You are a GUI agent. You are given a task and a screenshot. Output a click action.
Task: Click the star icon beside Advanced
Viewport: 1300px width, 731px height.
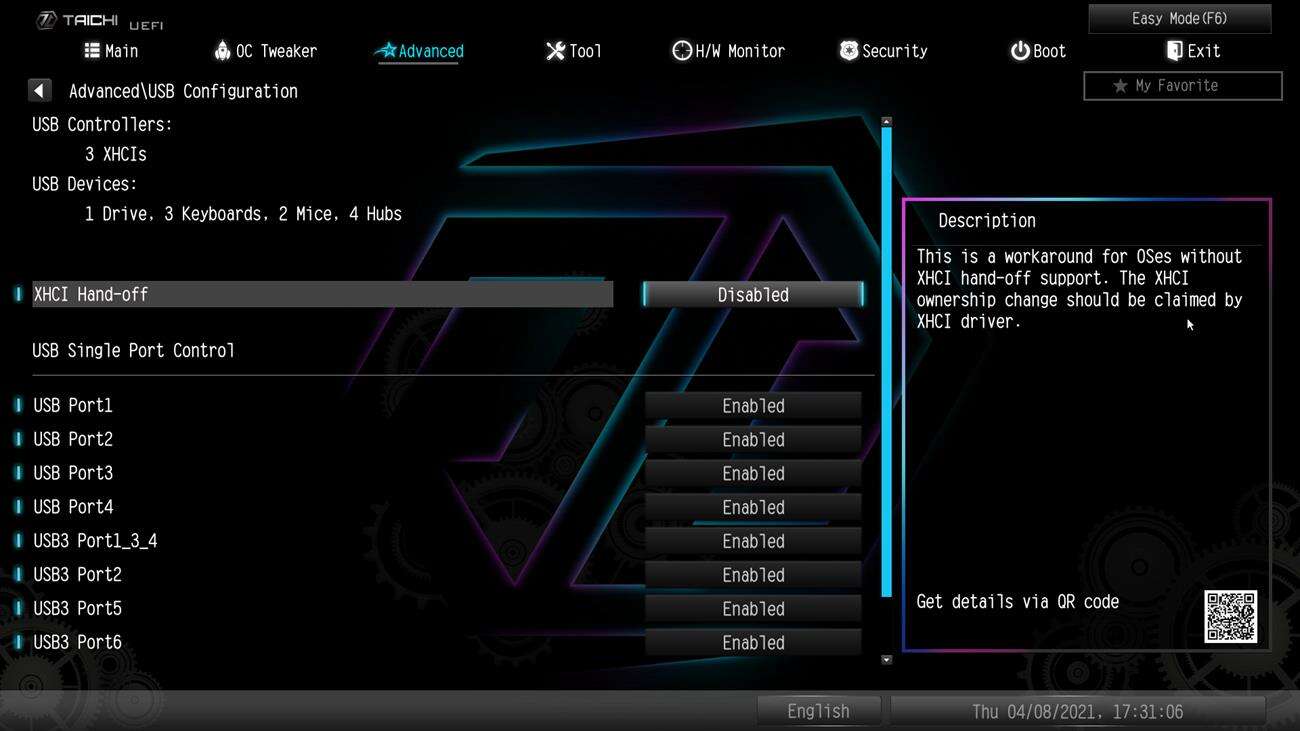click(x=387, y=50)
